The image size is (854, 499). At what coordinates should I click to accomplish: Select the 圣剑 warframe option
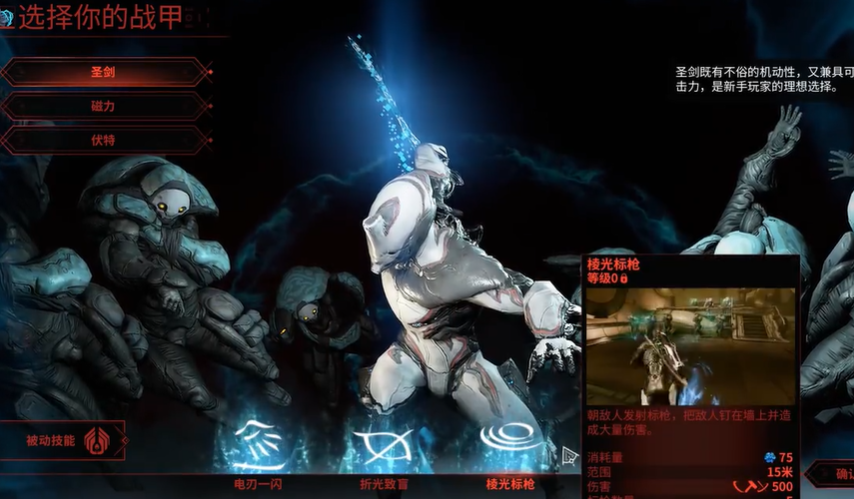tap(104, 73)
